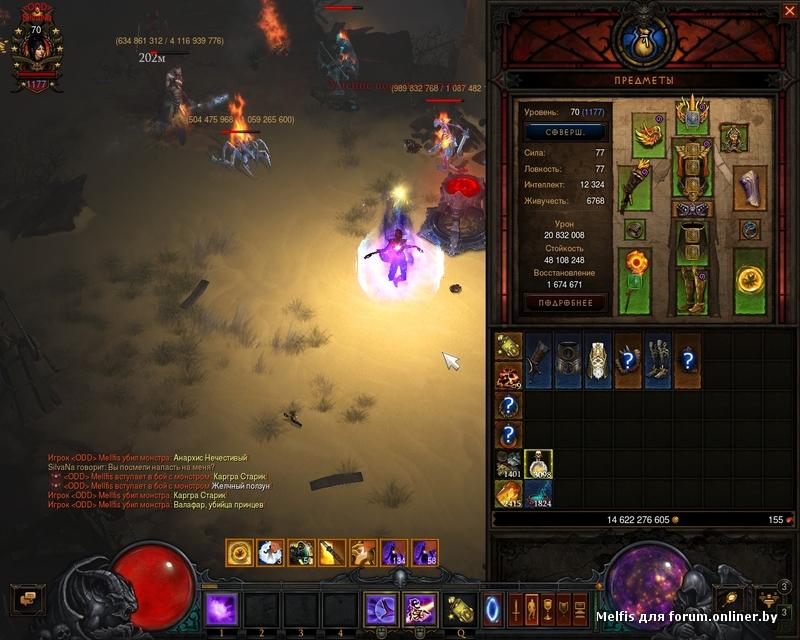Select the equipped helm slot
800x640 pixels.
coord(690,112)
